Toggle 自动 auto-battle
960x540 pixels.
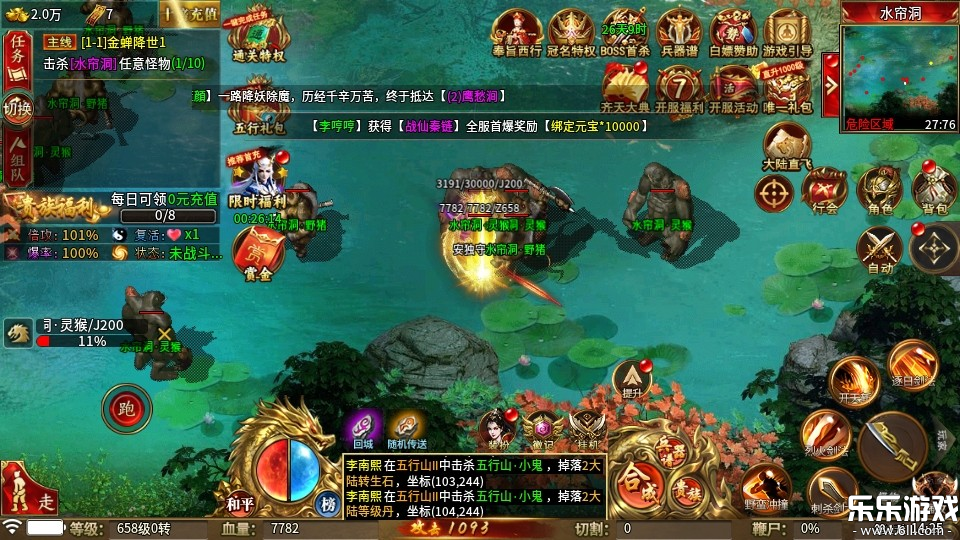tap(880, 248)
